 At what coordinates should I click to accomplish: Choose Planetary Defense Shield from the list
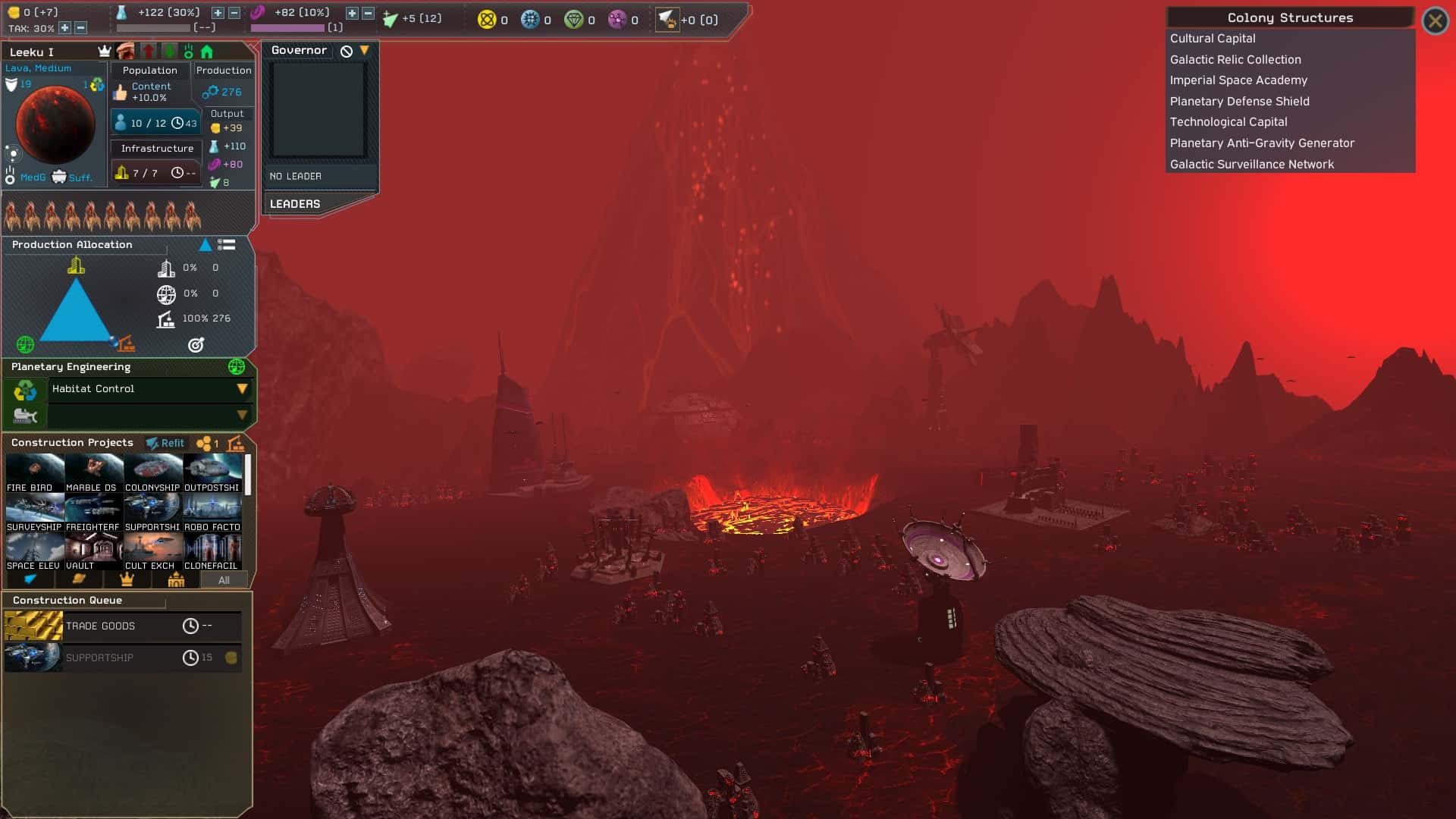1239,101
